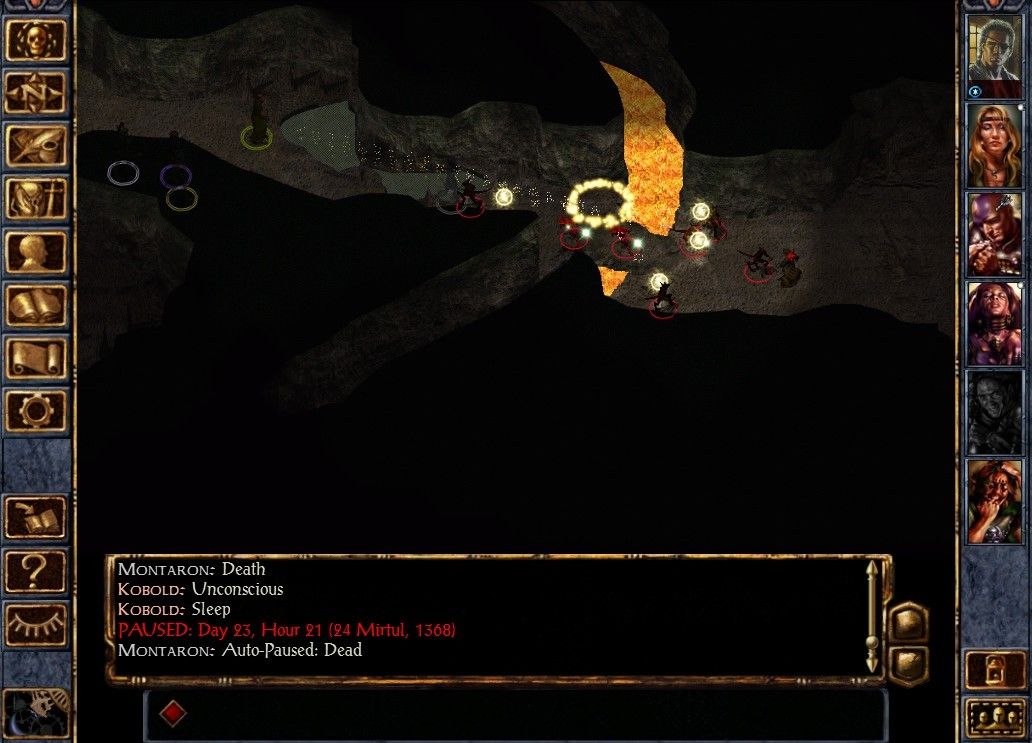
Task: Select the dark-skinned woman in purple portrait
Action: click(x=995, y=323)
